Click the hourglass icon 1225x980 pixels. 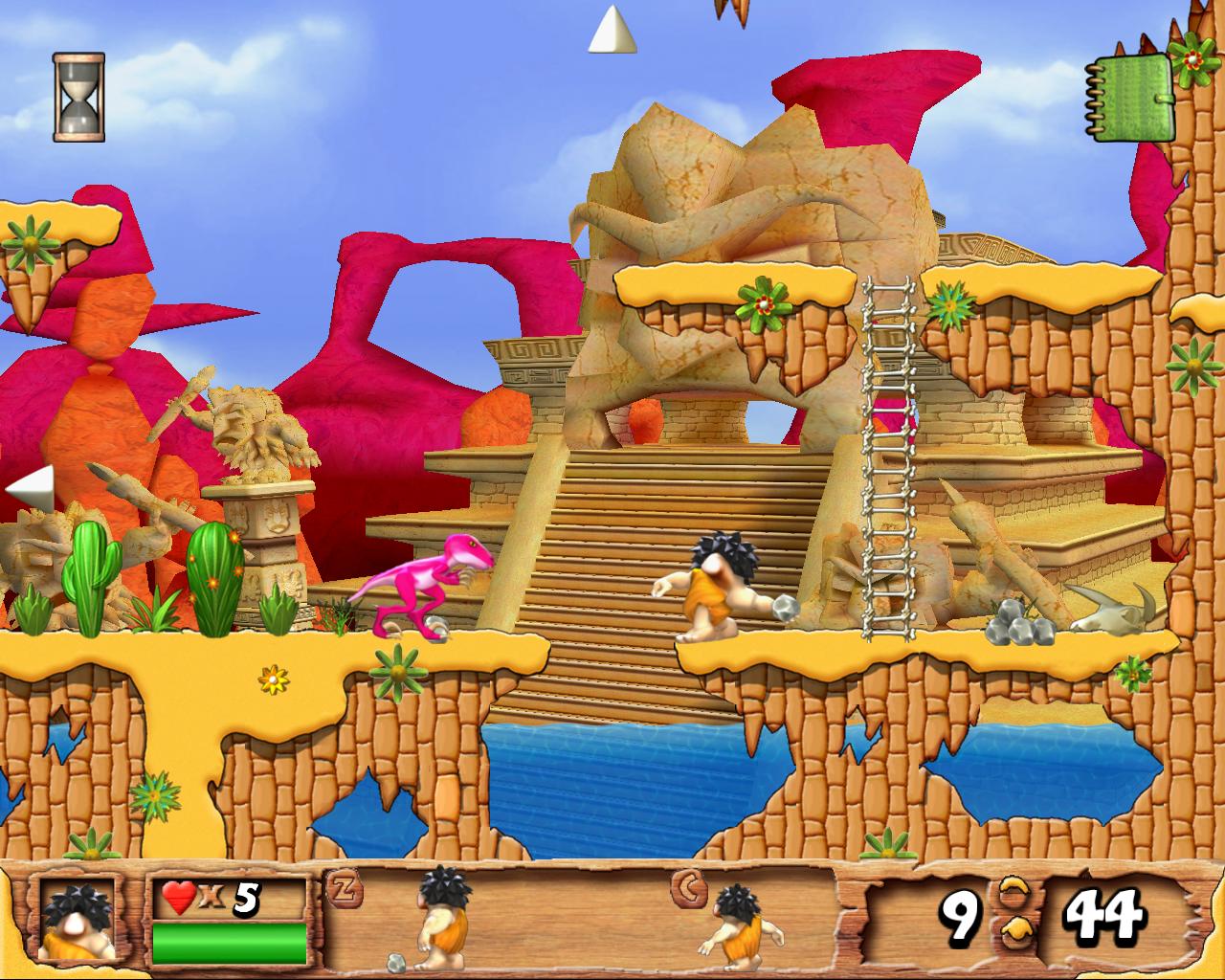click(x=78, y=98)
